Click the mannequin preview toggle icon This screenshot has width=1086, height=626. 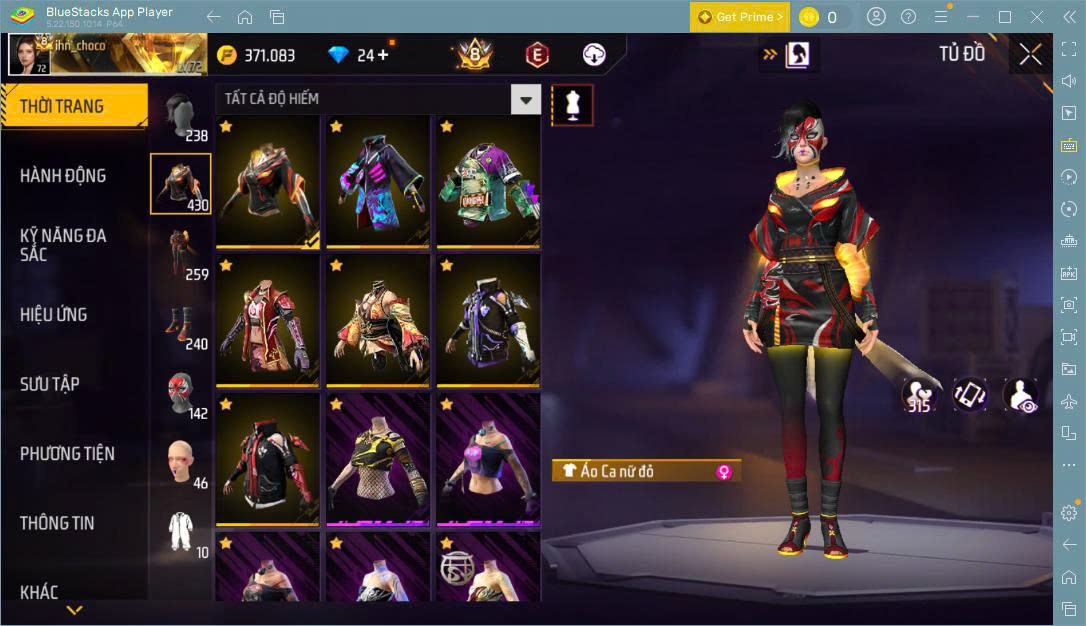tap(573, 104)
